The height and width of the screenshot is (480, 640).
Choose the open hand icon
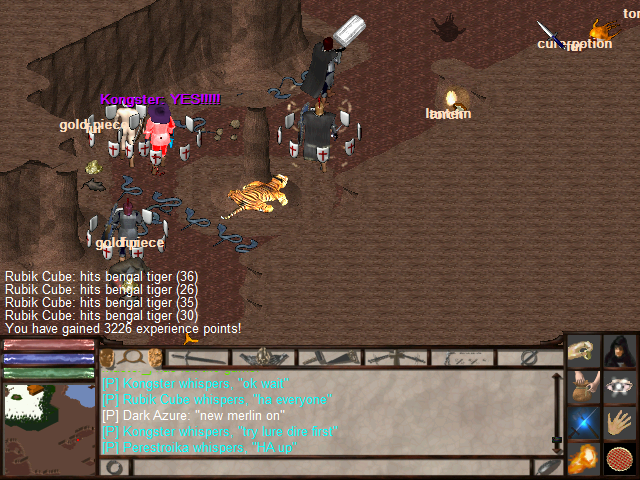click(620, 424)
